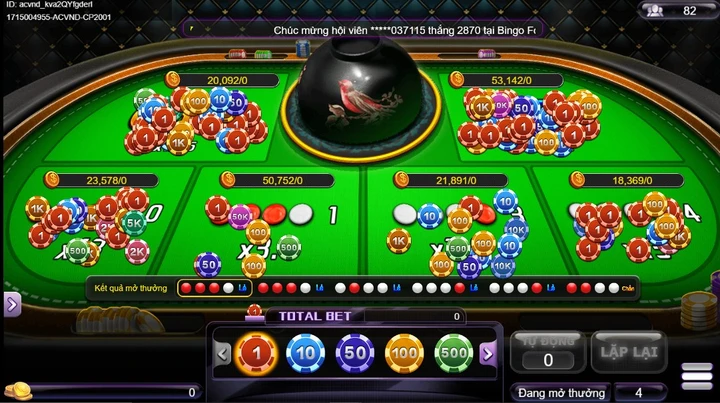The width and height of the screenshot is (720, 403).
Task: Click the LẶP LẠI repeat bet button
Action: click(x=628, y=352)
